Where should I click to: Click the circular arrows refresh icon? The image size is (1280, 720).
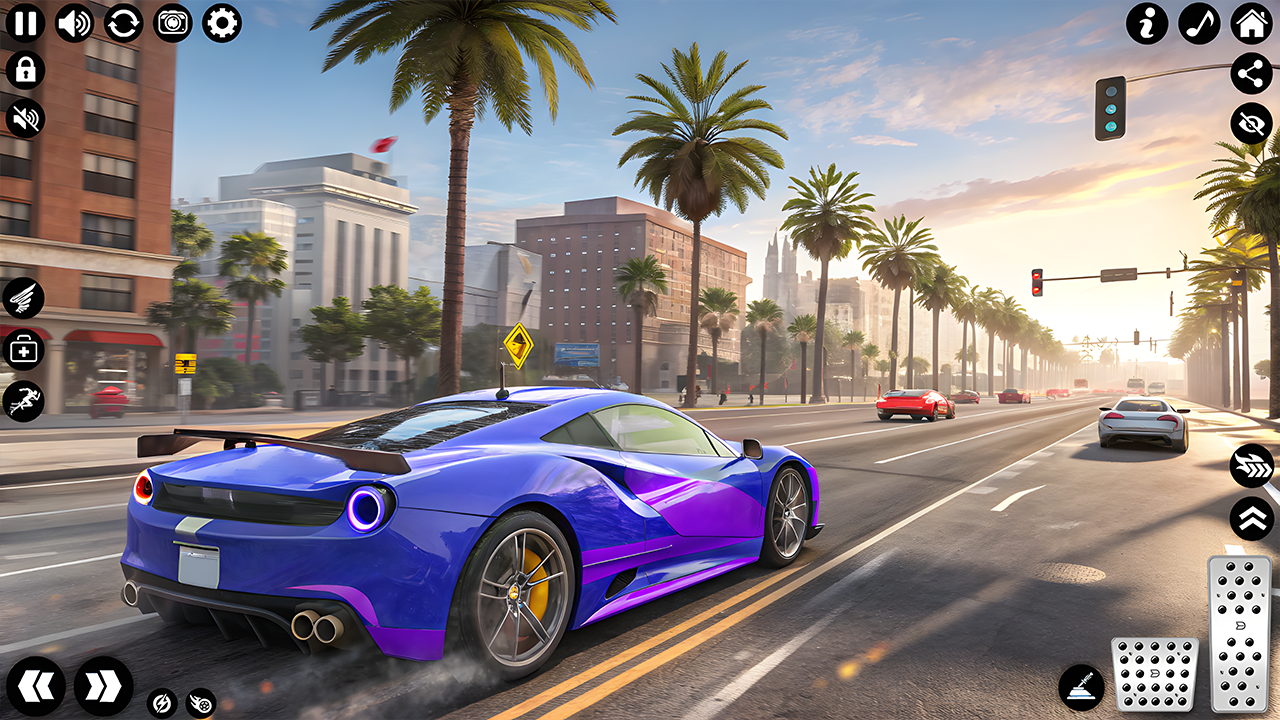(123, 22)
